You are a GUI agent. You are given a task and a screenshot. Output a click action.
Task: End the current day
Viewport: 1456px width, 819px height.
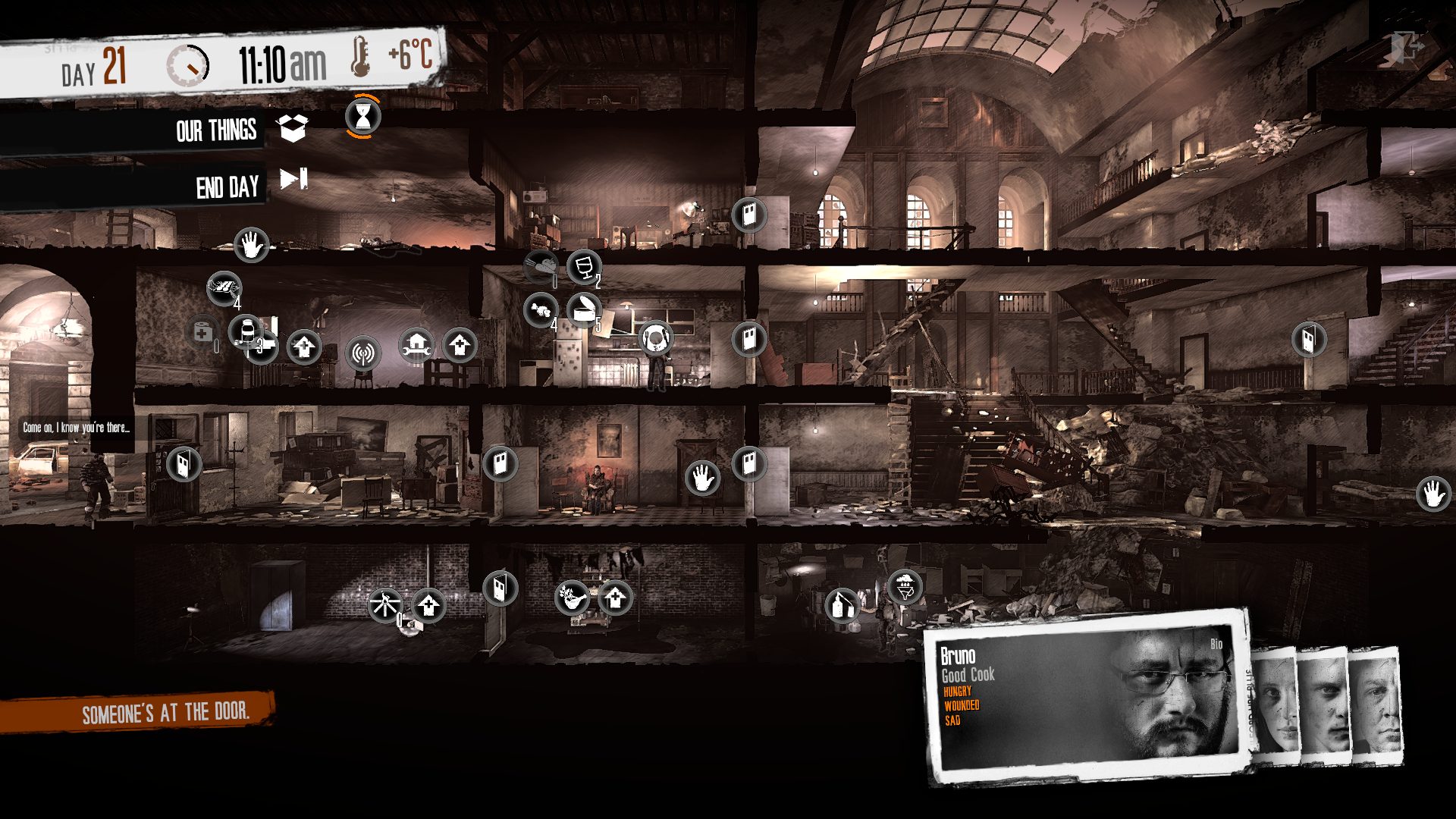click(293, 180)
